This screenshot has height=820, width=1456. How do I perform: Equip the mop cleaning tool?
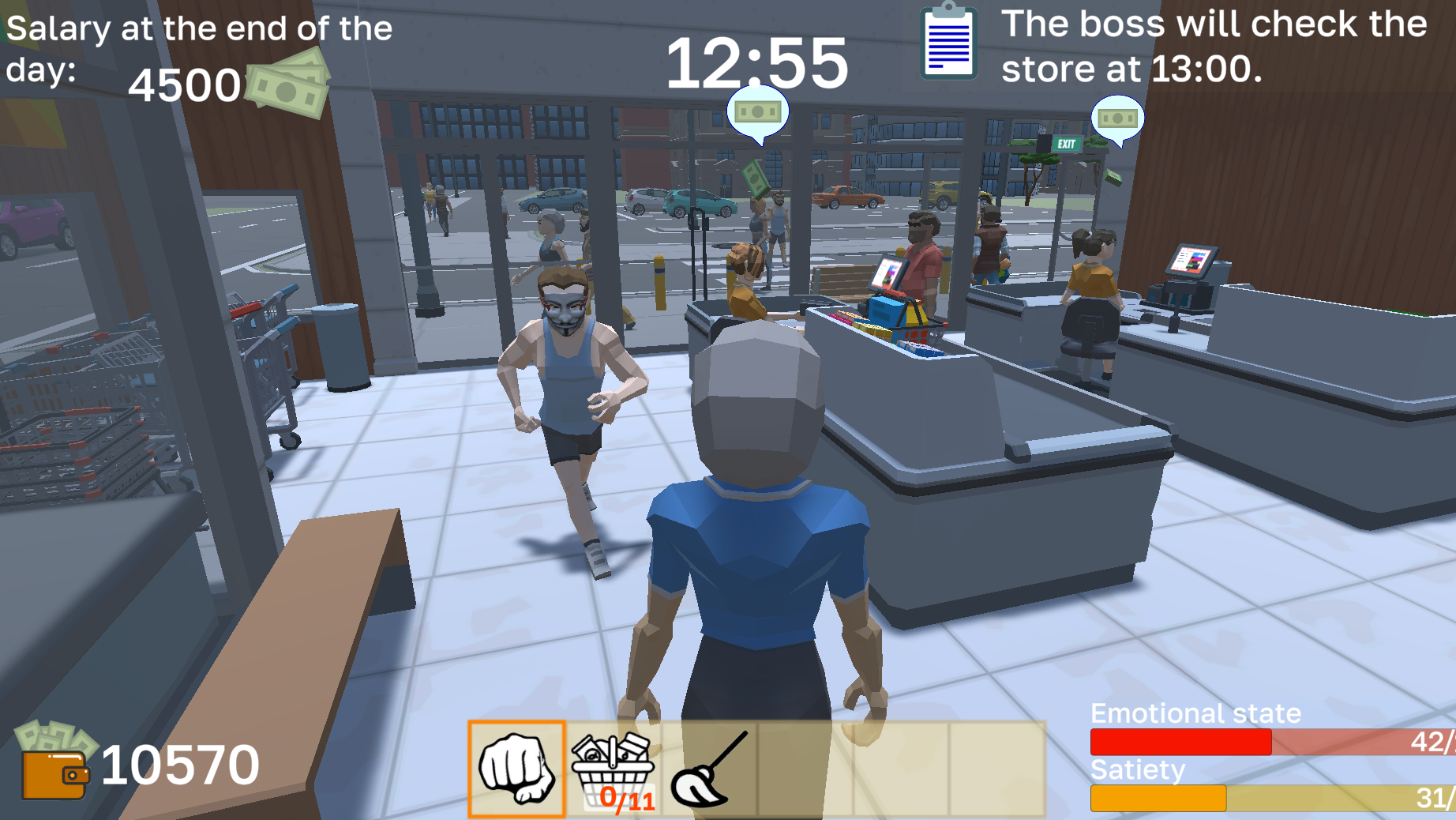coord(711,770)
